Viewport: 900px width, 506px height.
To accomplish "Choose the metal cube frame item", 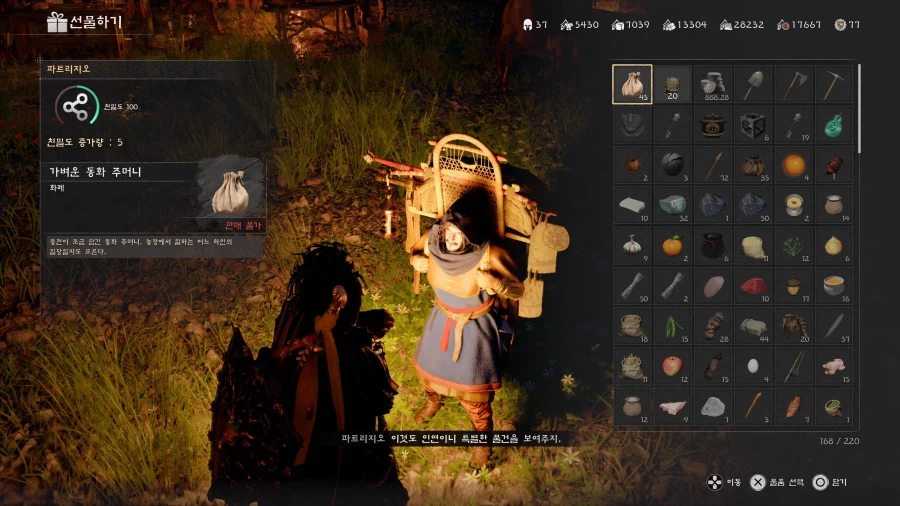I will click(753, 125).
